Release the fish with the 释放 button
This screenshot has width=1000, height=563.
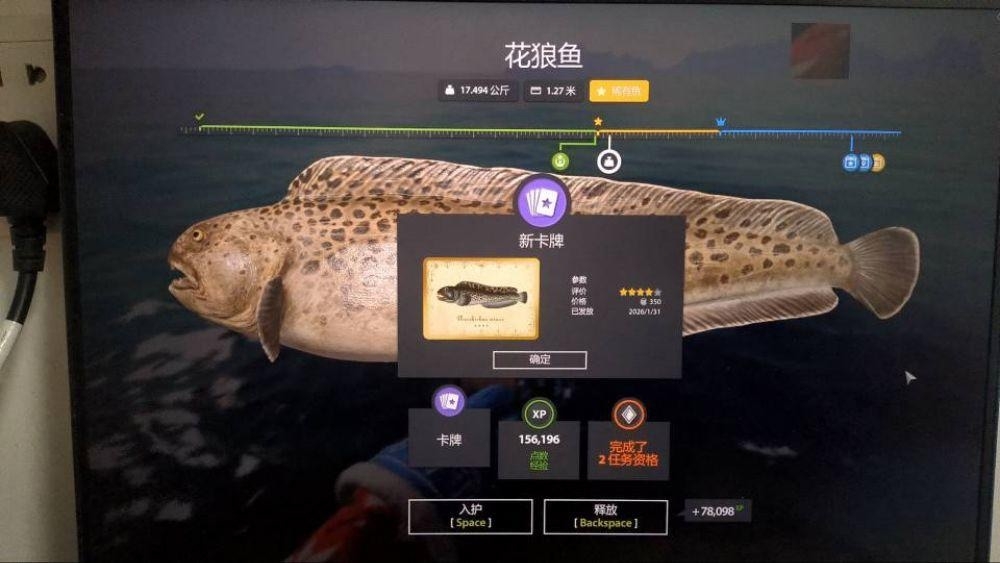pos(605,516)
